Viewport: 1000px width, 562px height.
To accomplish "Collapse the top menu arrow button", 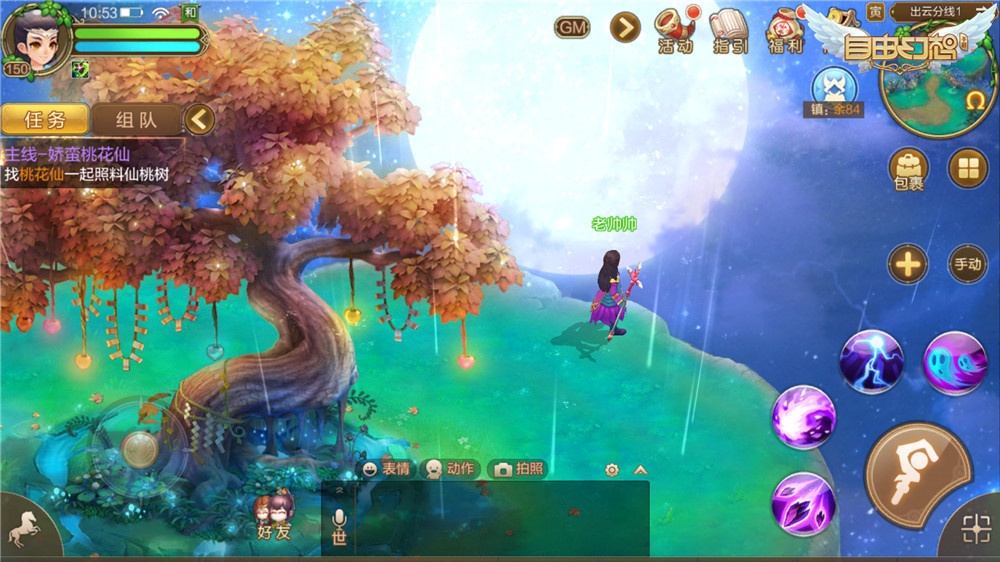I will (x=625, y=27).
